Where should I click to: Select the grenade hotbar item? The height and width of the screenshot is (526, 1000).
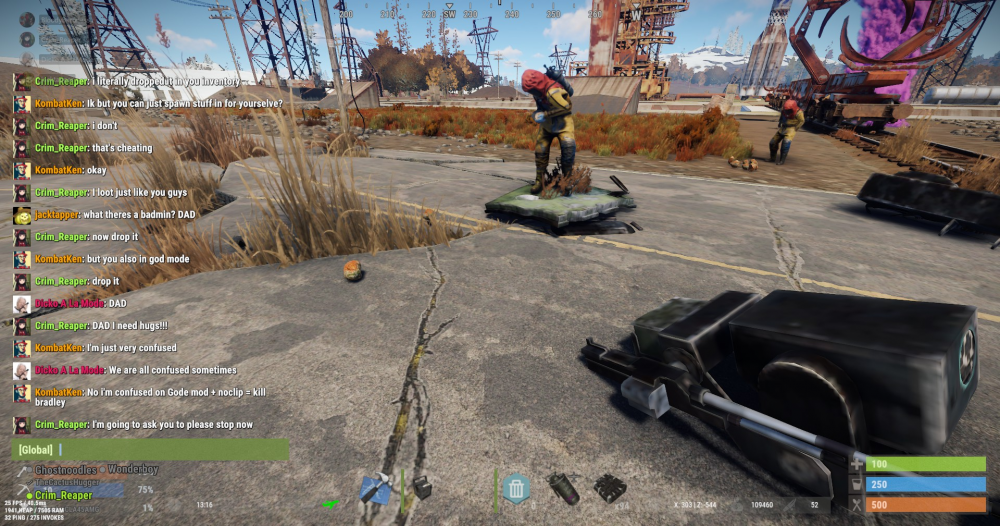[x=564, y=488]
